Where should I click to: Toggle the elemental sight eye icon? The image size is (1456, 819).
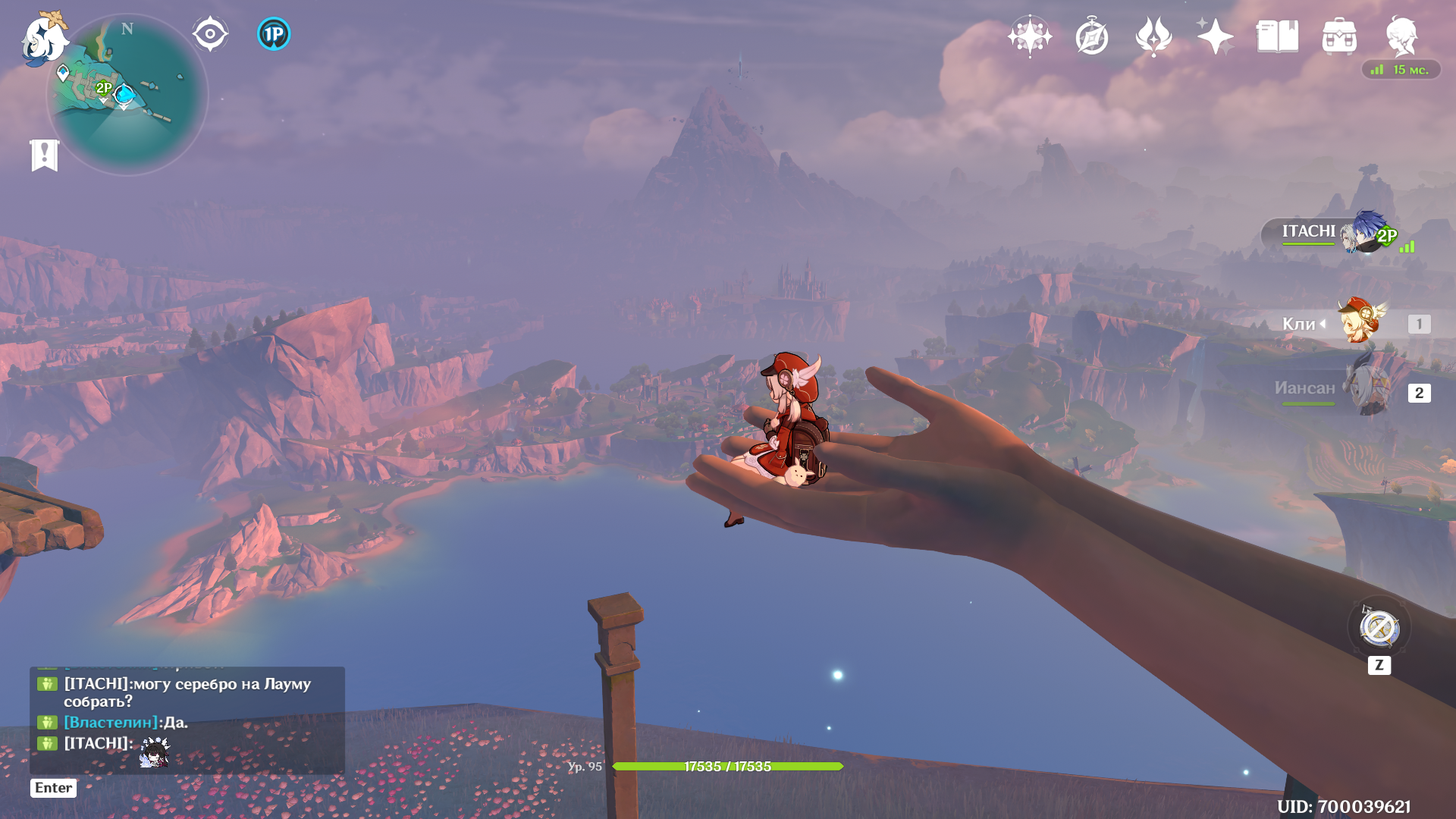[210, 34]
